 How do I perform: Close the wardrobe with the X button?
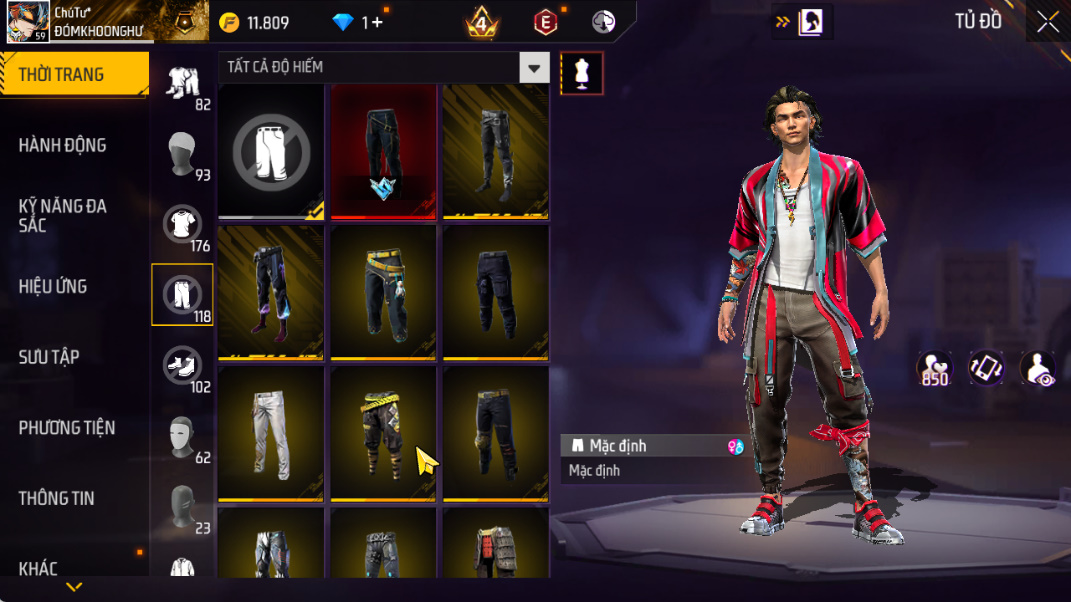(1047, 22)
